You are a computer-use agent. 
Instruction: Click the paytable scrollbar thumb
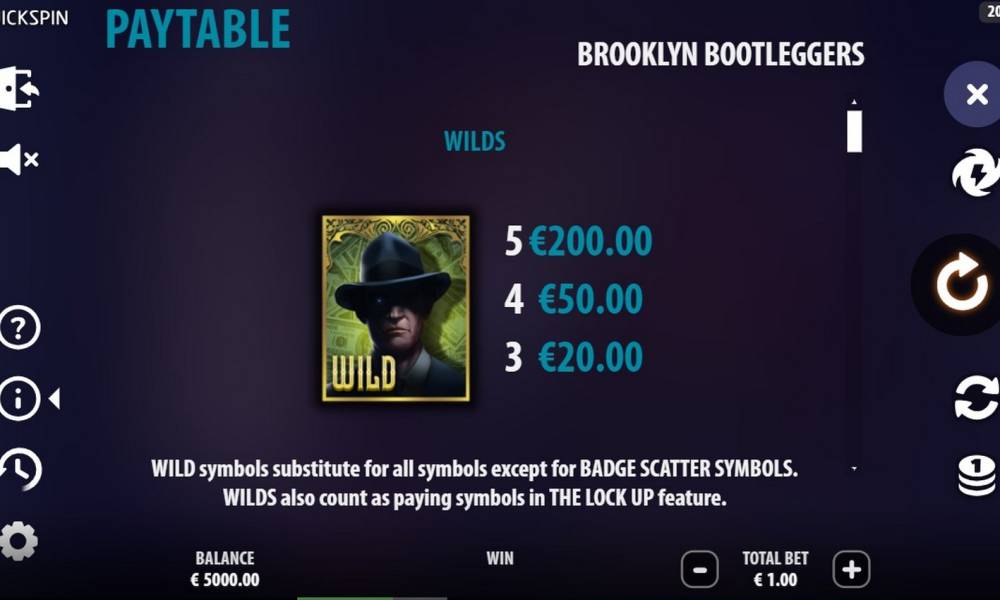tap(854, 131)
